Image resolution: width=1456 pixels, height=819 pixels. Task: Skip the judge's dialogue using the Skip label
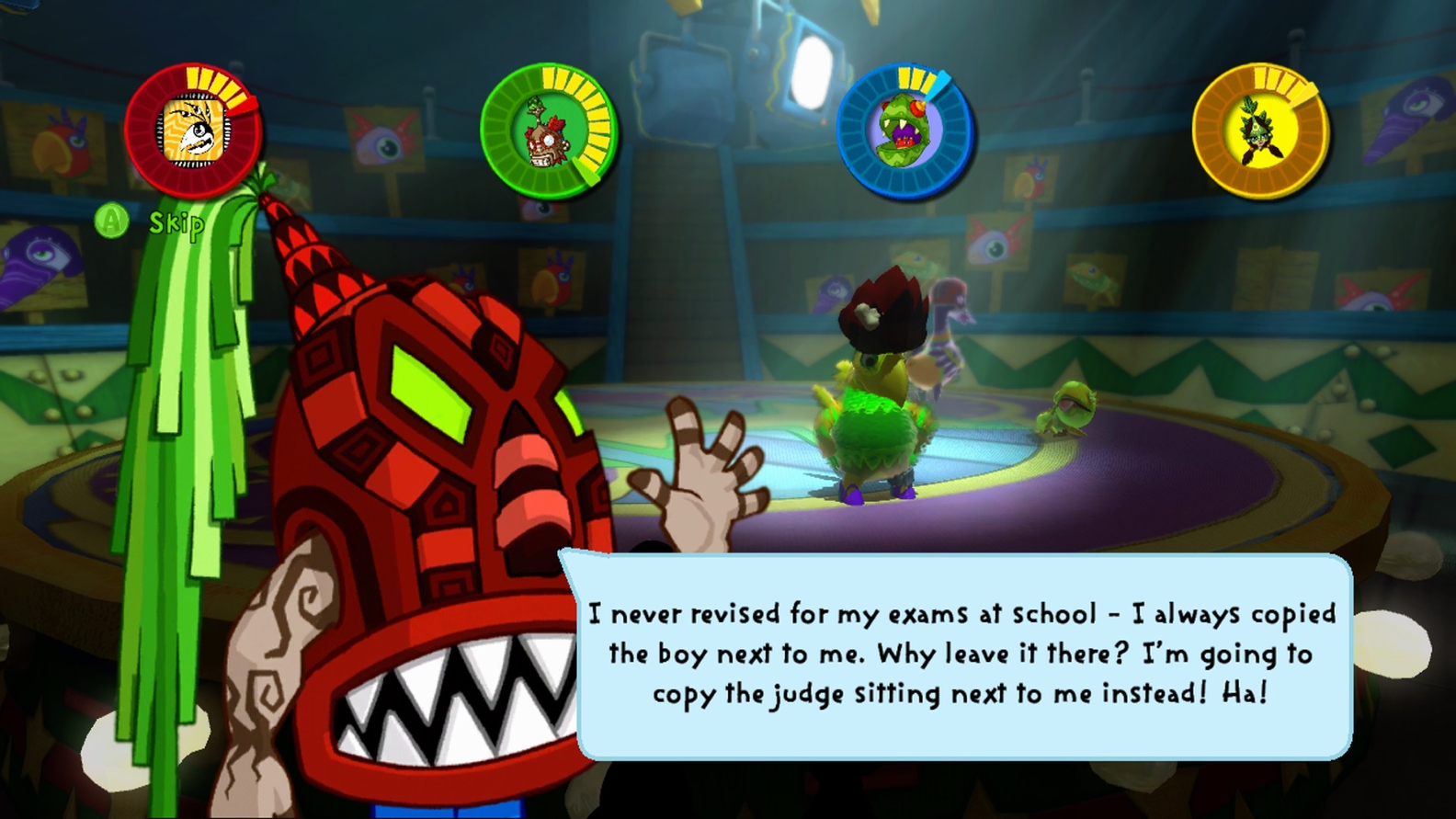[x=176, y=223]
